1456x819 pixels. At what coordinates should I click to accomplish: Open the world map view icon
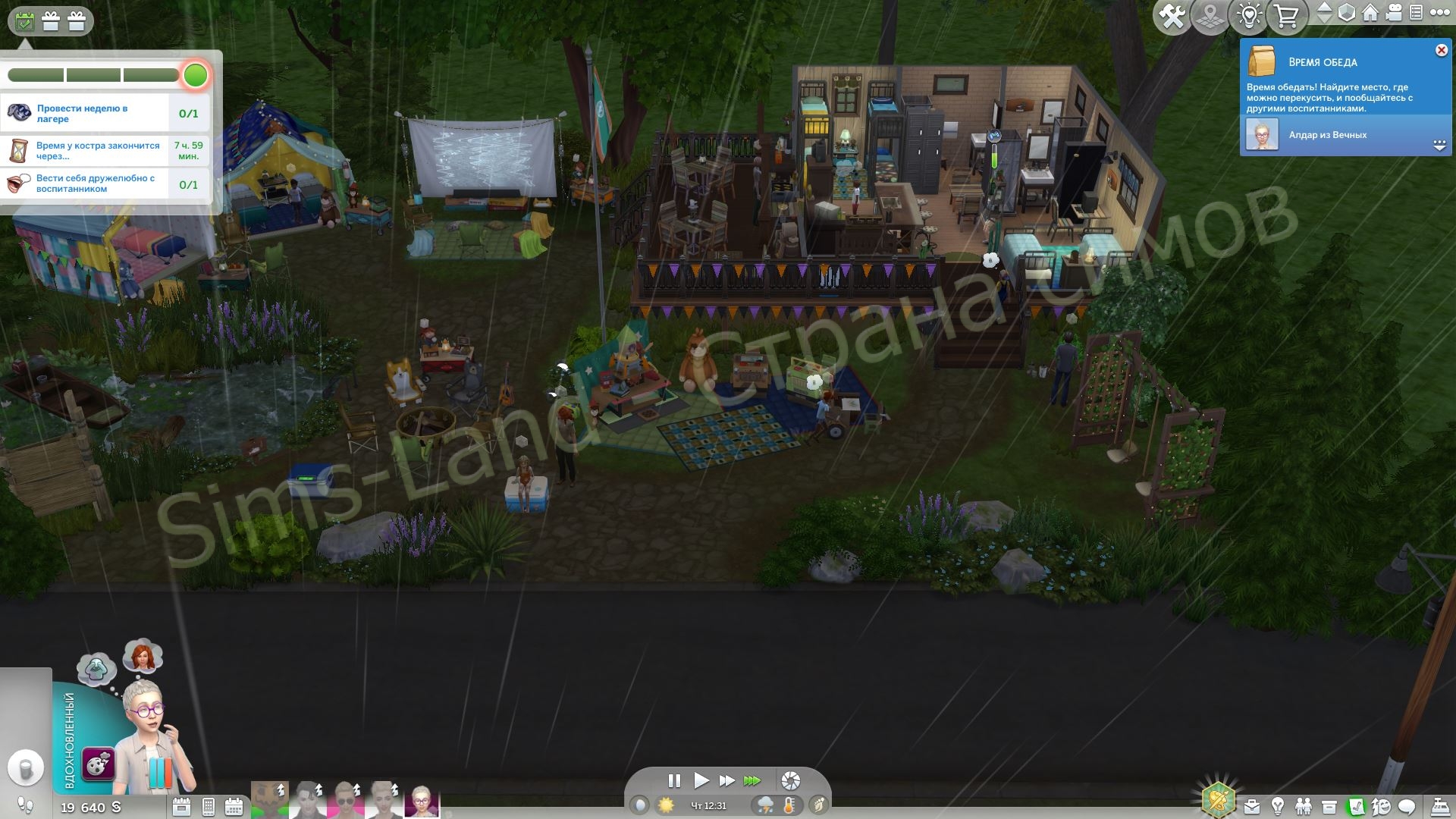click(x=1210, y=13)
